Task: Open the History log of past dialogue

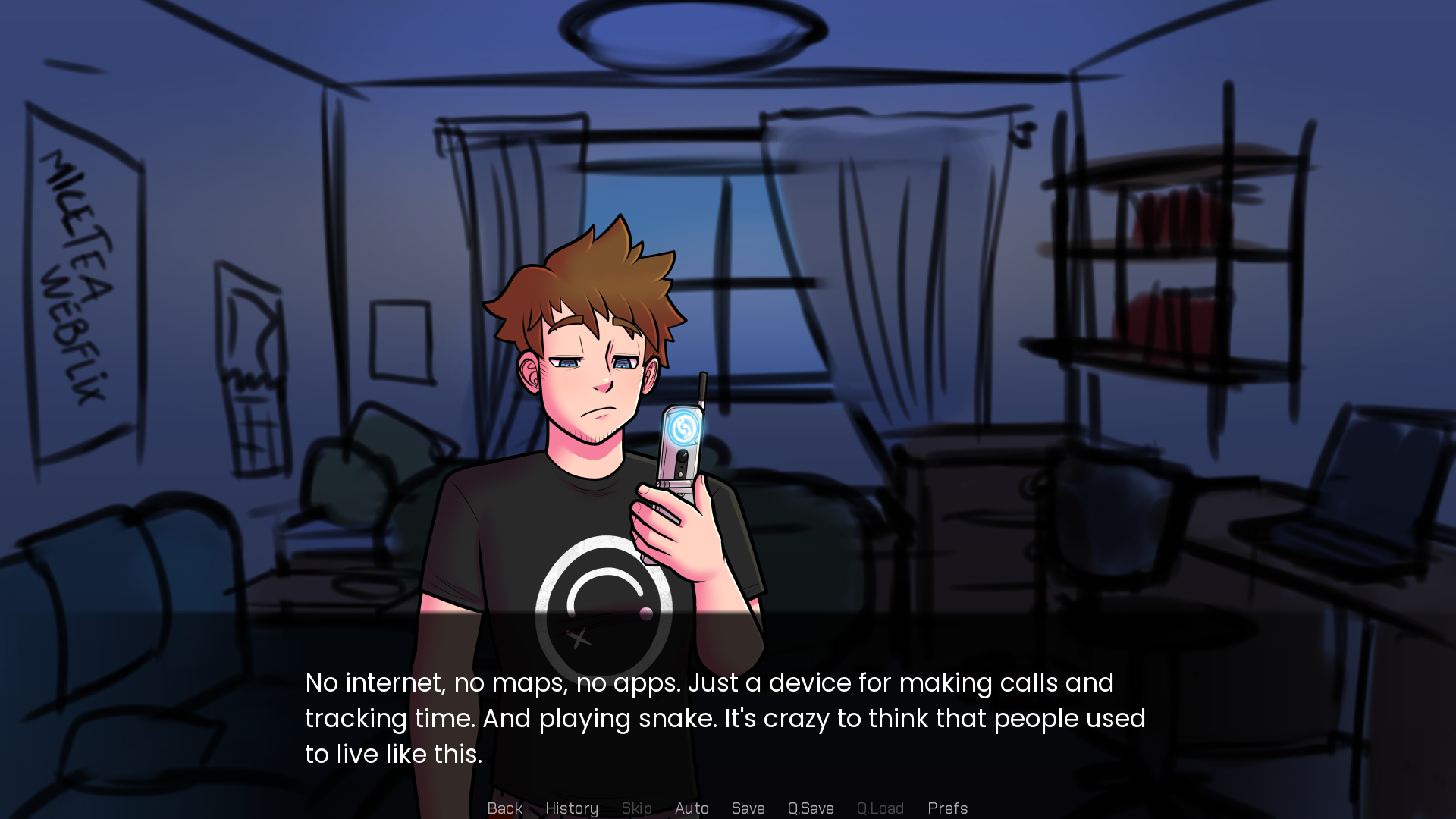Action: coord(572,808)
